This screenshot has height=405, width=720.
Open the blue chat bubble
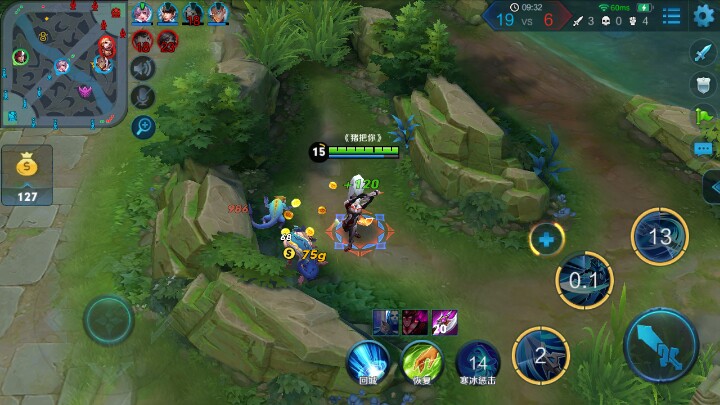[703, 149]
